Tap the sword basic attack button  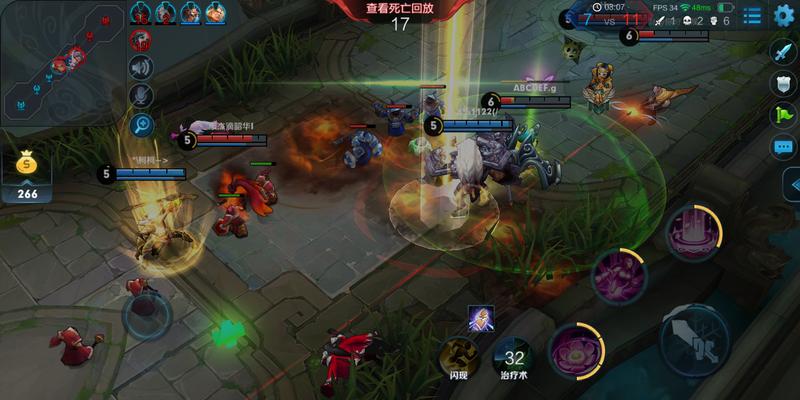click(693, 339)
